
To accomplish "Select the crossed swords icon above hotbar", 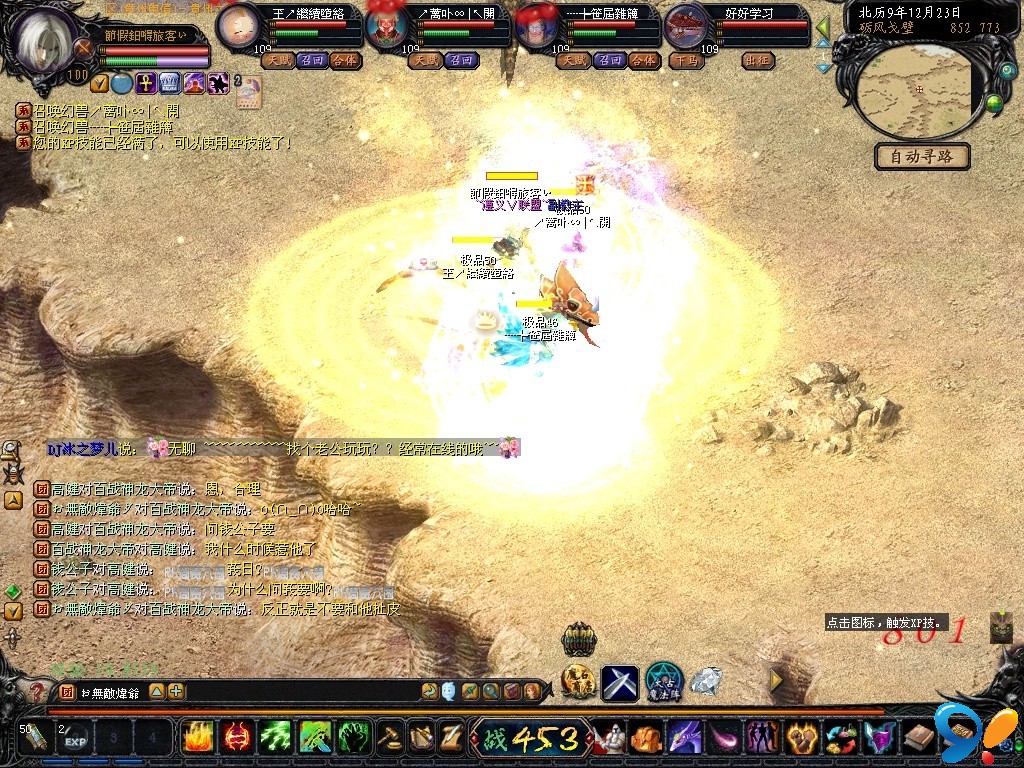I will click(619, 683).
